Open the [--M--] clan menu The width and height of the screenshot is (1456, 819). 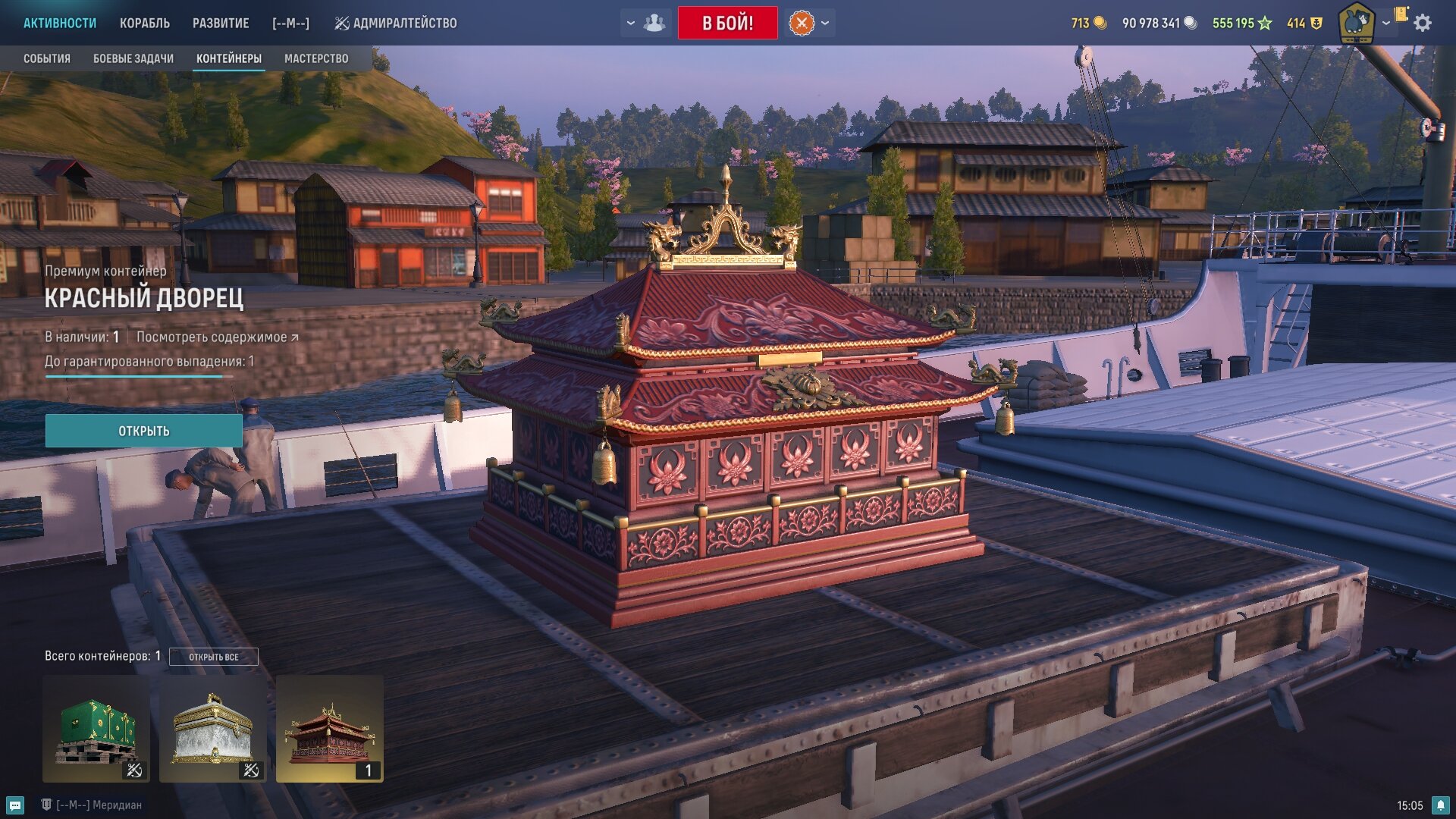click(x=290, y=23)
